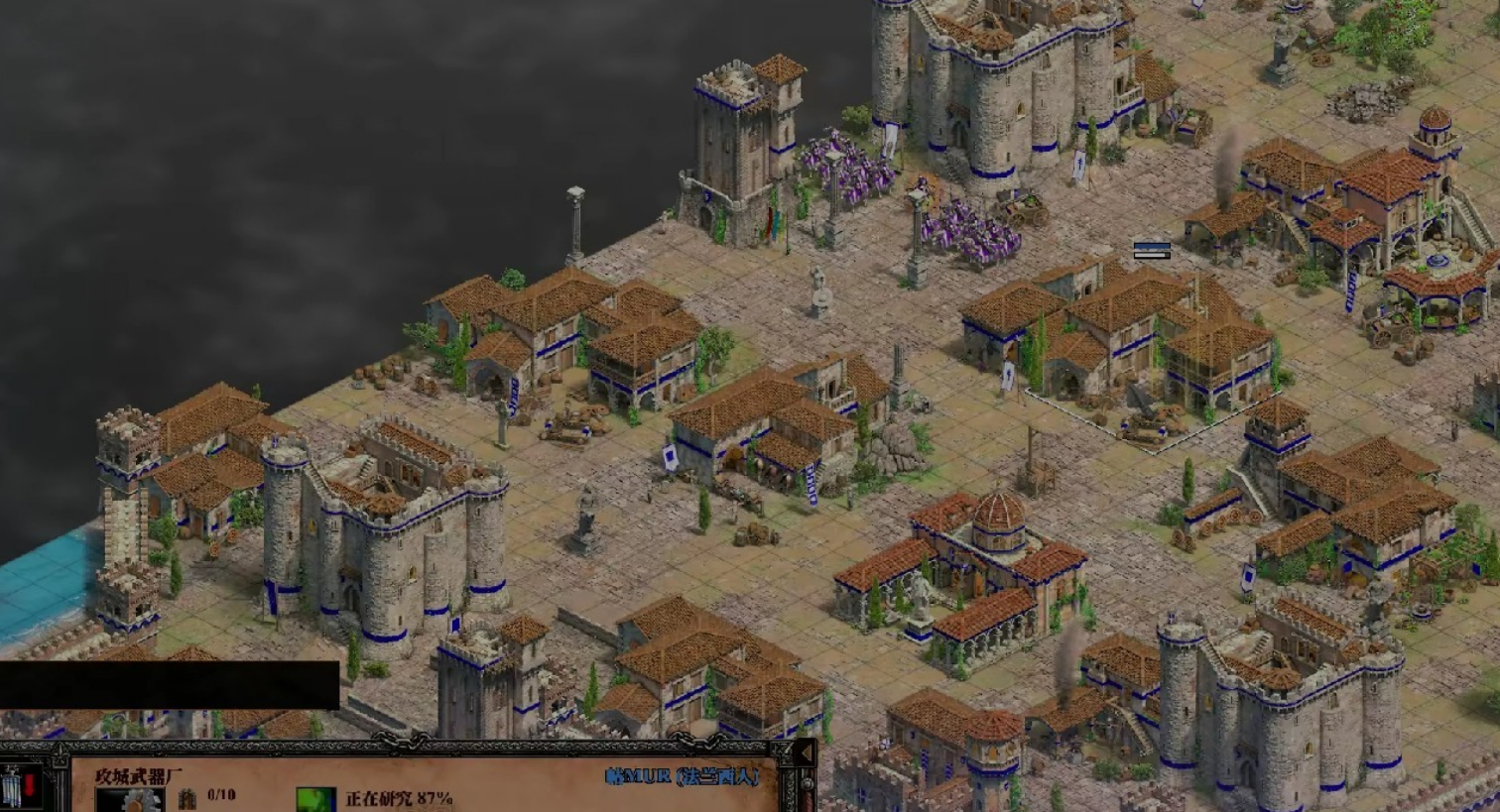
Task: Cancel the research in progress via its green icon
Action: pyautogui.click(x=316, y=799)
